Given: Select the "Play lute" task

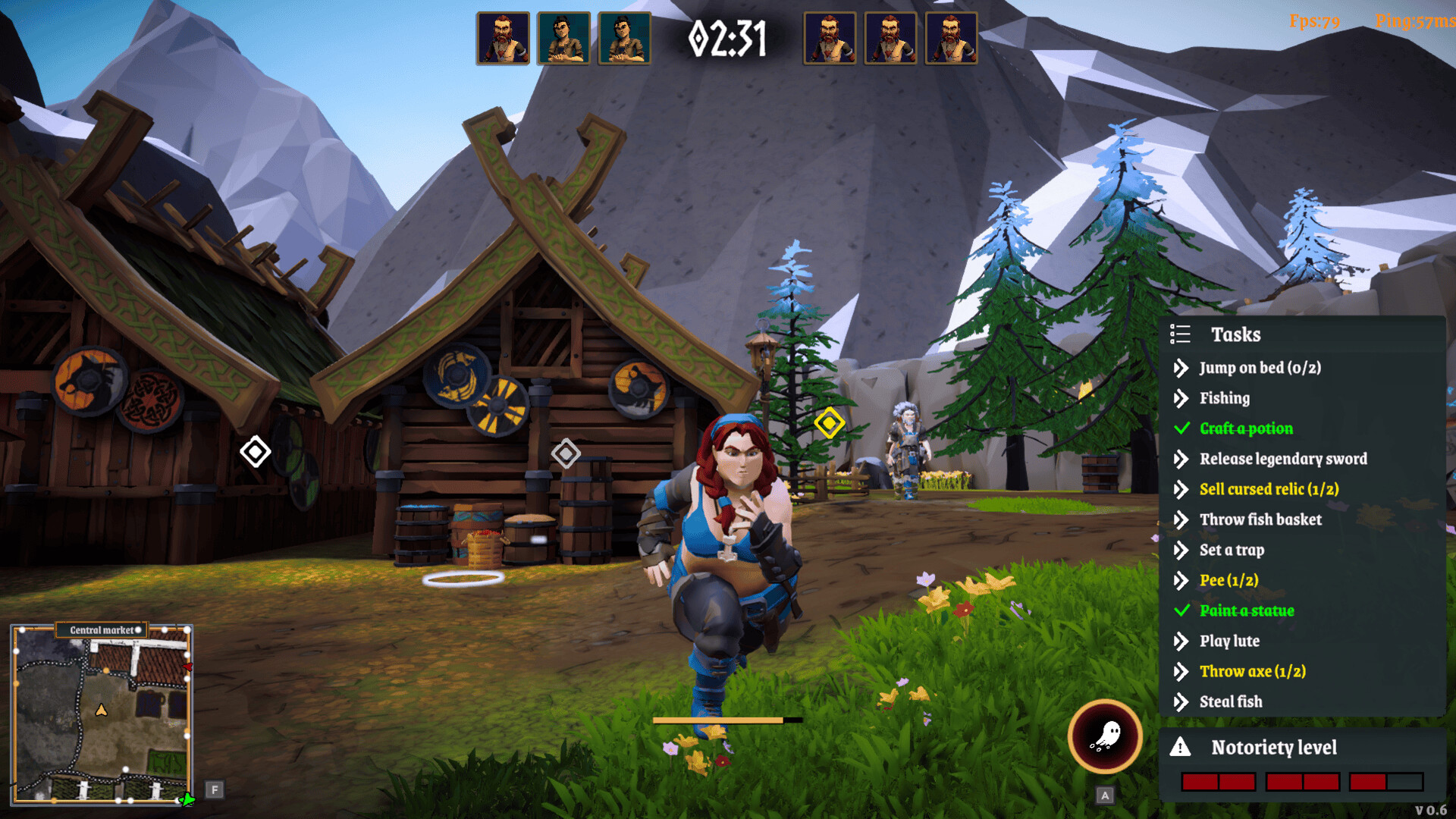Looking at the screenshot, I should click(1229, 641).
